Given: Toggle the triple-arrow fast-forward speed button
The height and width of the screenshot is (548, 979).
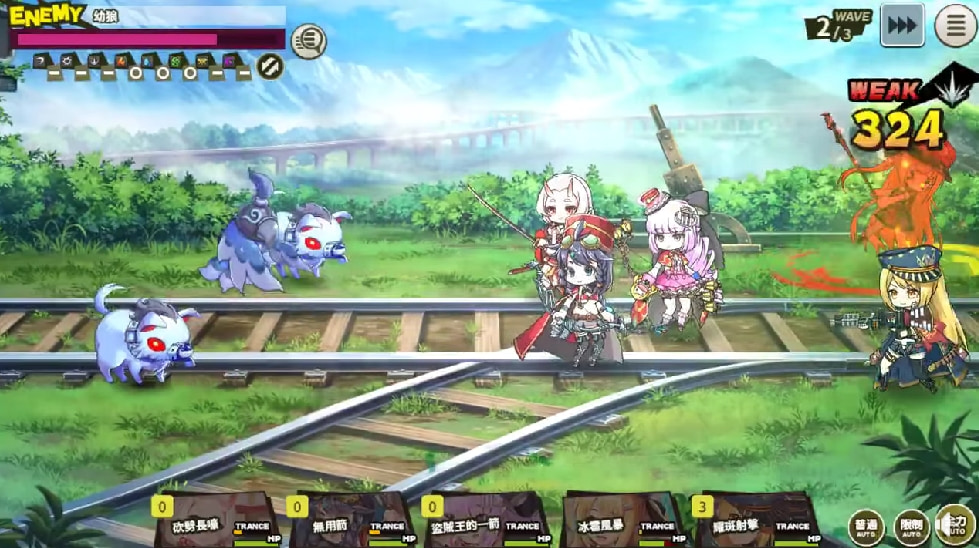Looking at the screenshot, I should pyautogui.click(x=901, y=26).
